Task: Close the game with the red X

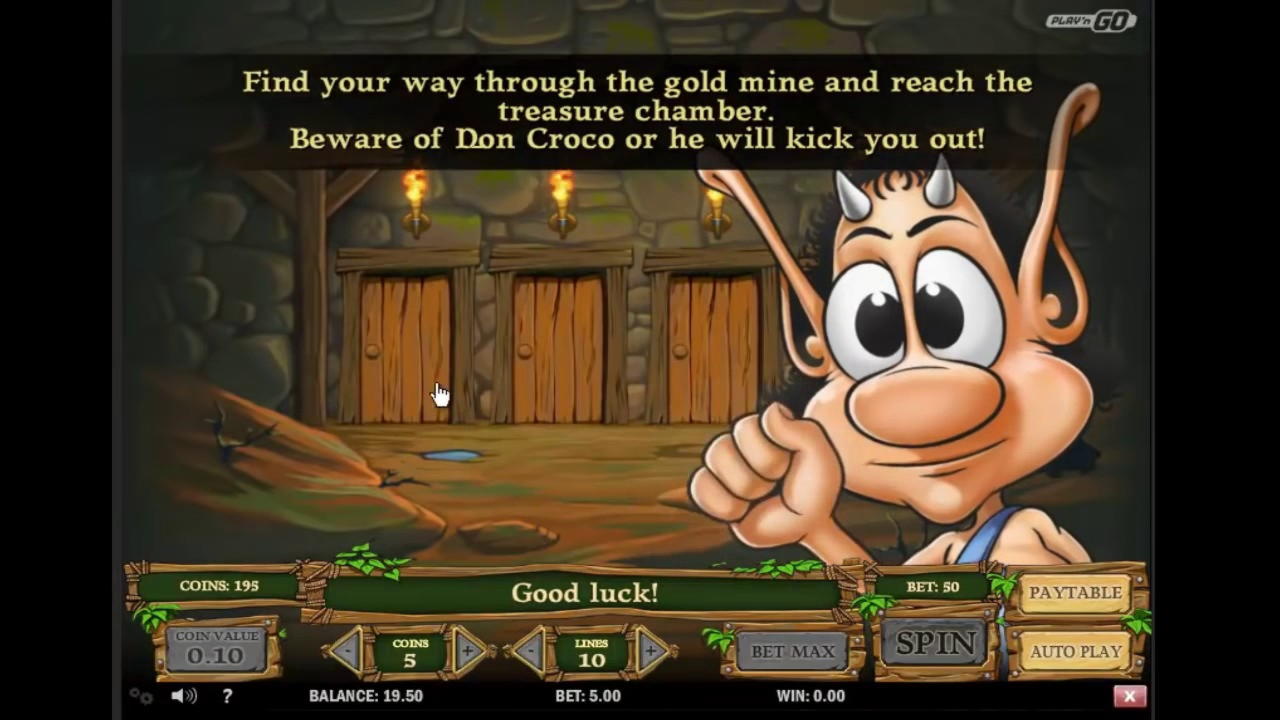Action: (1129, 696)
